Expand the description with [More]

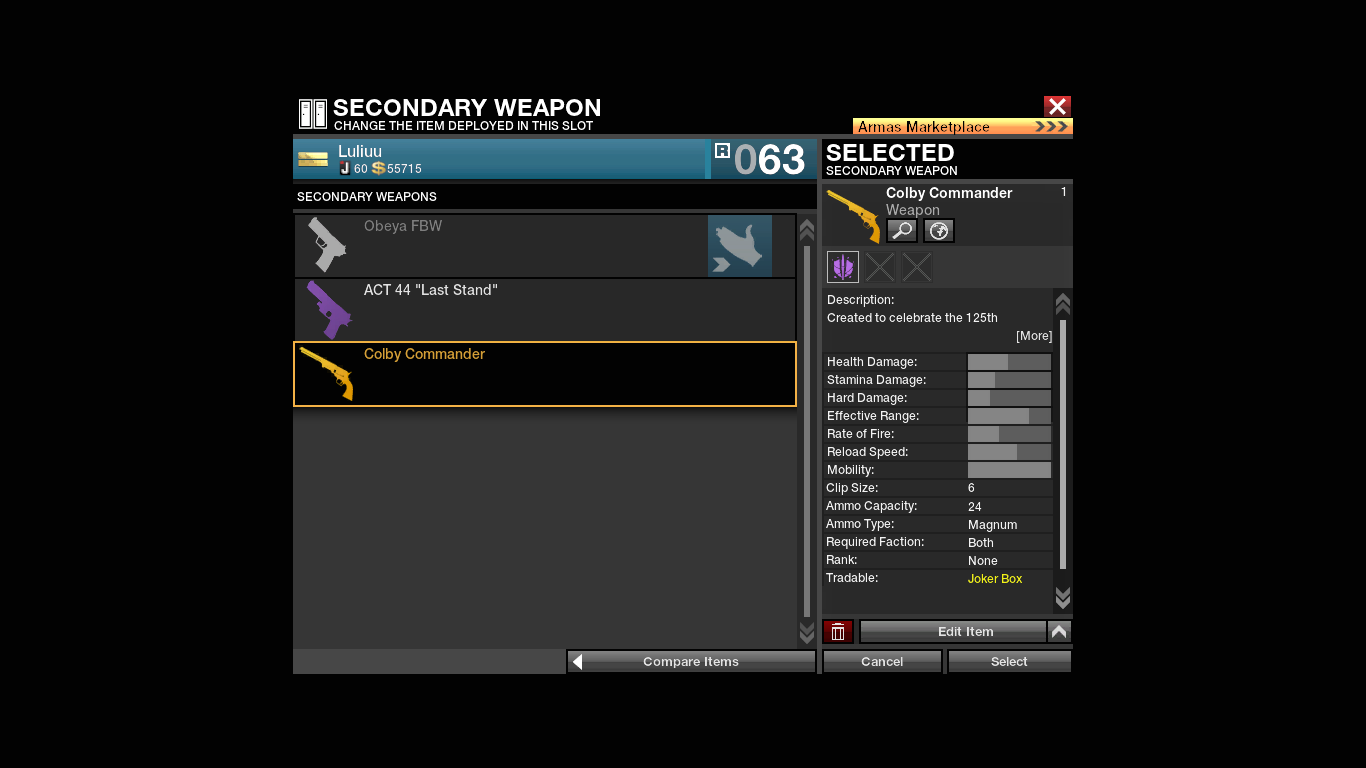pos(1034,336)
